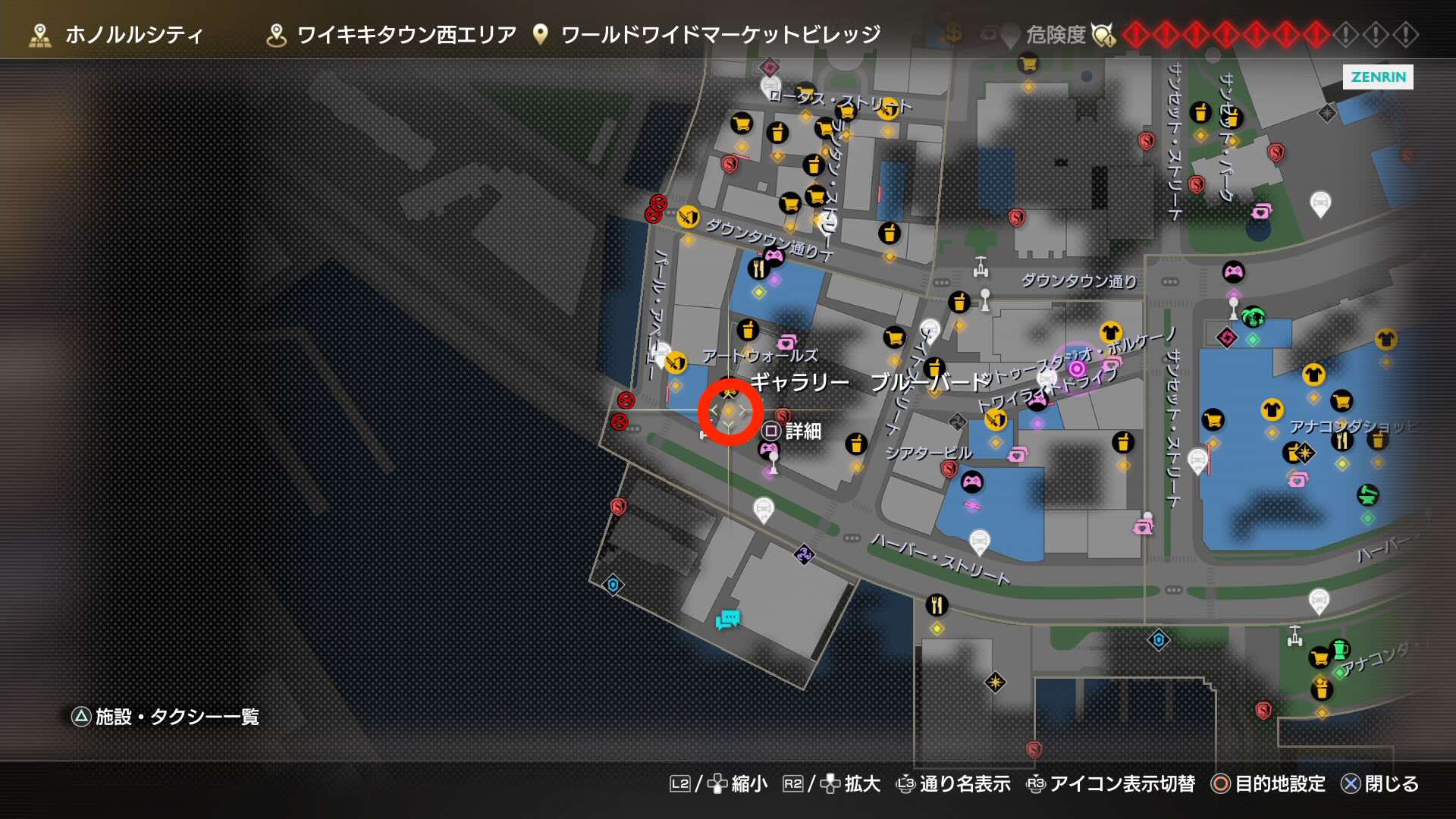Click the drink cup bar icon near Theater Building
1456x819 pixels.
[x=856, y=444]
